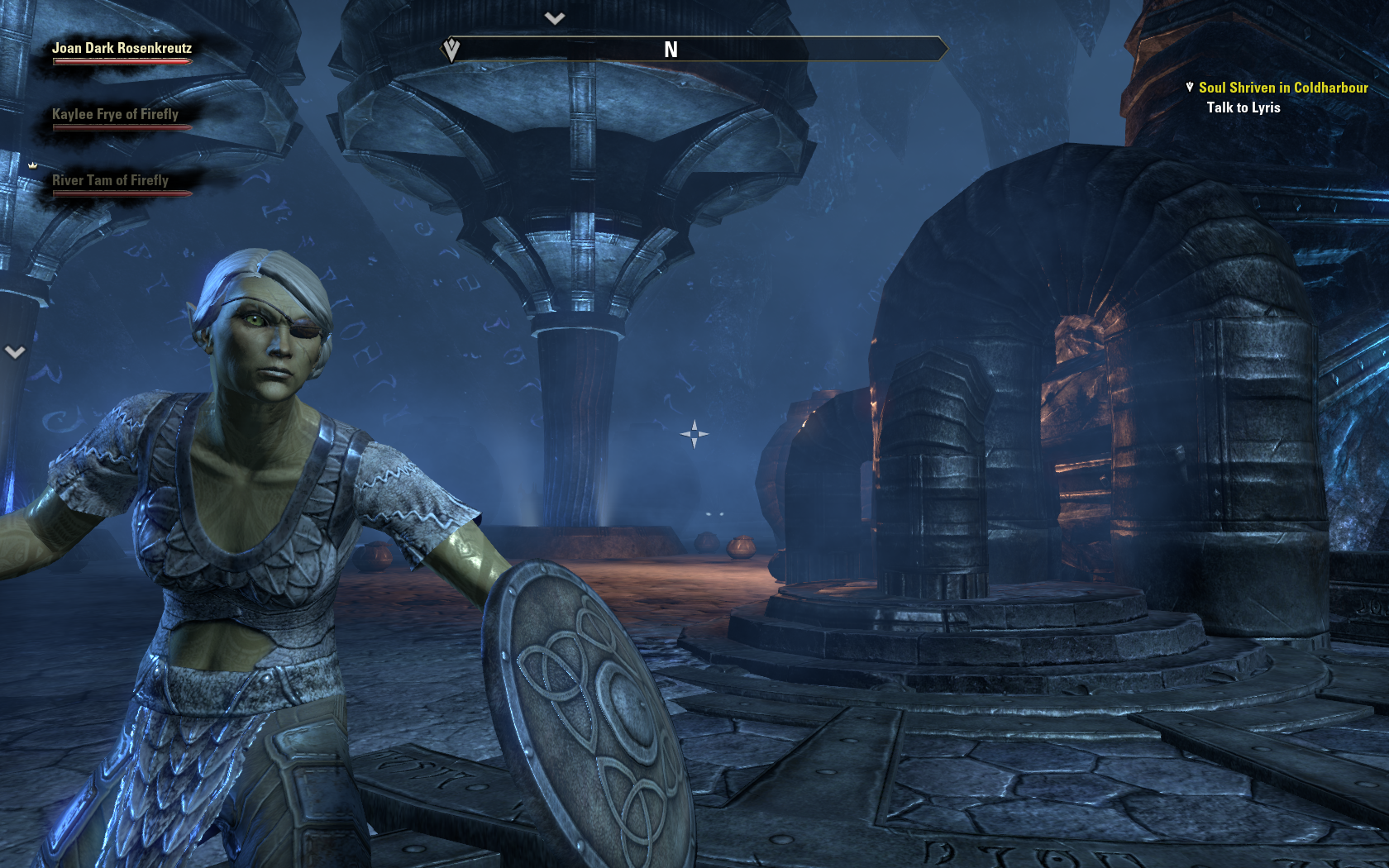Open the Soul Shriven in Coldharbour quest
This screenshot has width=1389, height=868.
coord(1282,88)
